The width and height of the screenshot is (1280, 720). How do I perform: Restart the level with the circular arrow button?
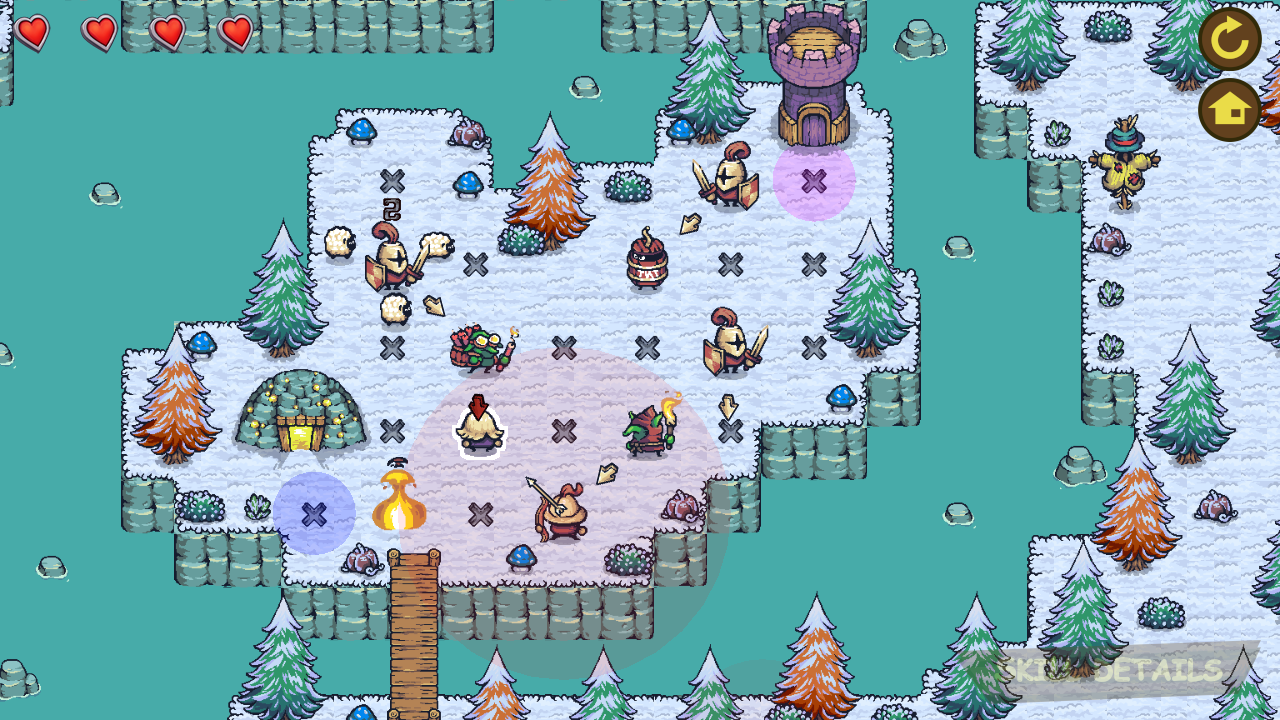click(1230, 39)
